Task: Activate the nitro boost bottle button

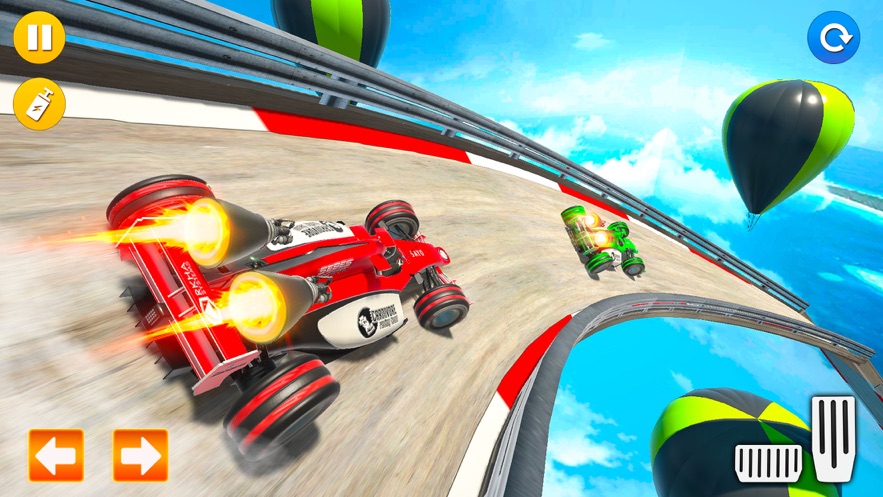Action: pyautogui.click(x=39, y=102)
